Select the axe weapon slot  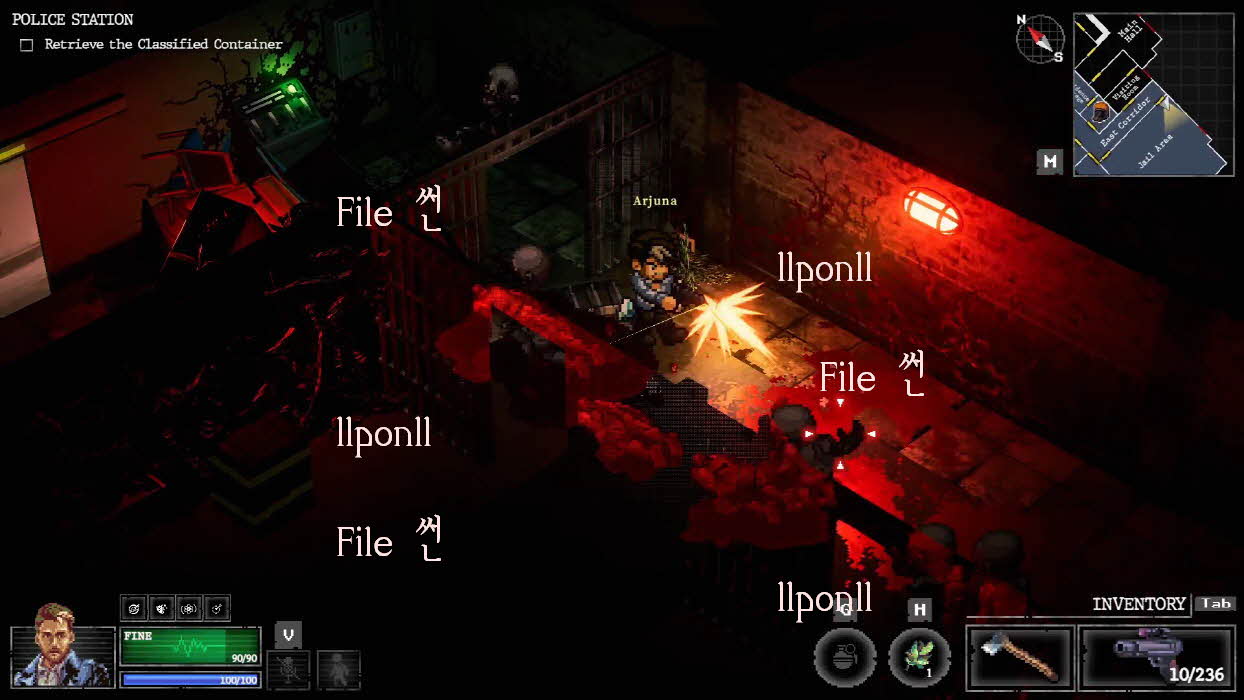pos(1020,657)
